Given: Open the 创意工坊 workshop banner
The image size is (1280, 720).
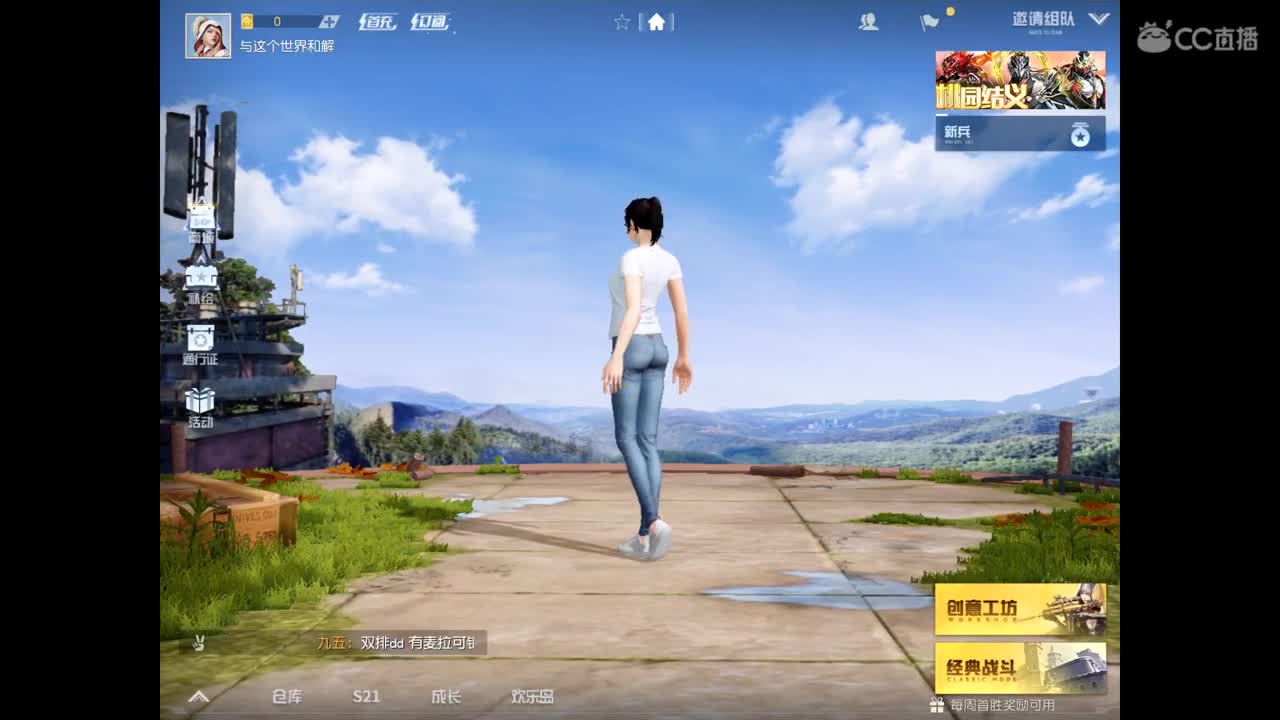Looking at the screenshot, I should [1020, 608].
